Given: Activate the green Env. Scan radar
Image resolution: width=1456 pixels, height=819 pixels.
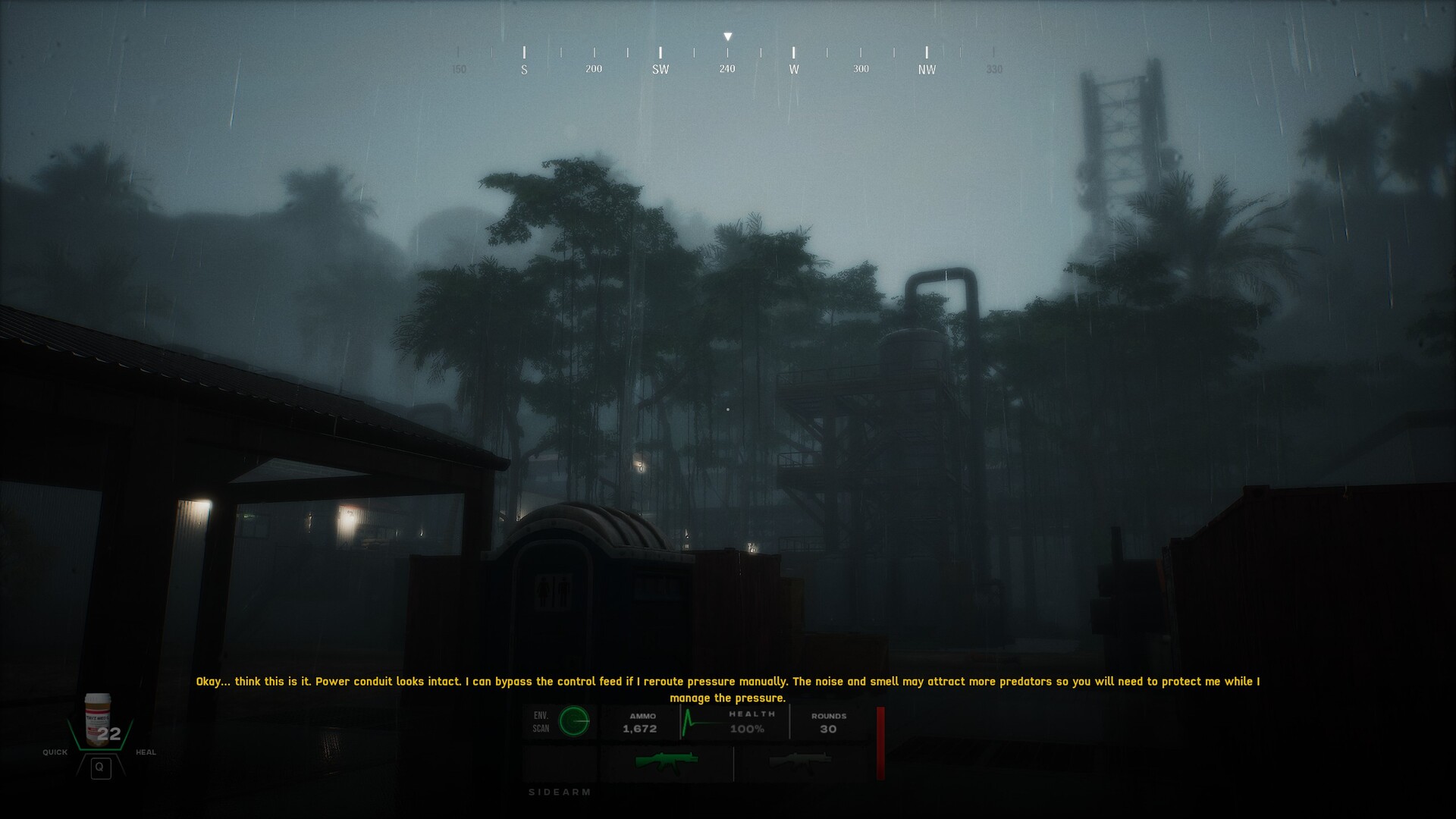Looking at the screenshot, I should tap(574, 721).
